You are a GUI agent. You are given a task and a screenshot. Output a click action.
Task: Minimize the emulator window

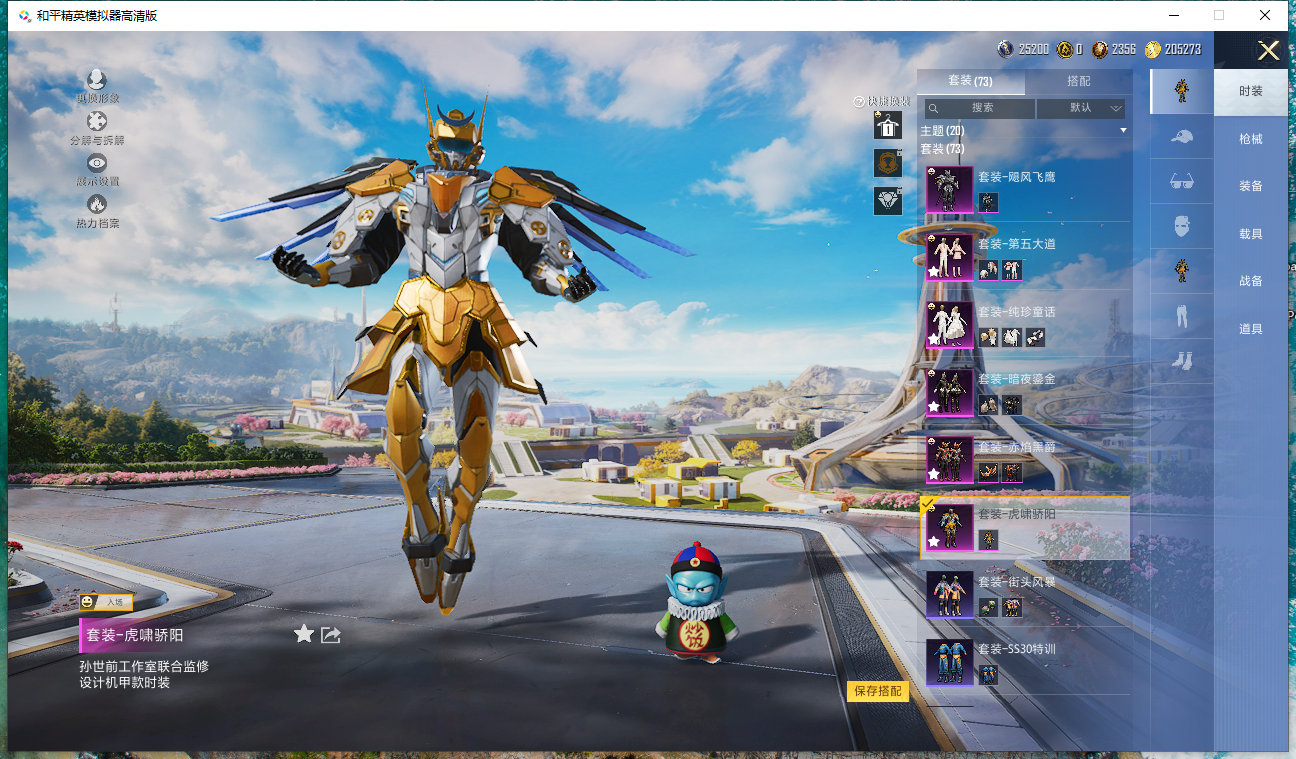click(x=1172, y=15)
